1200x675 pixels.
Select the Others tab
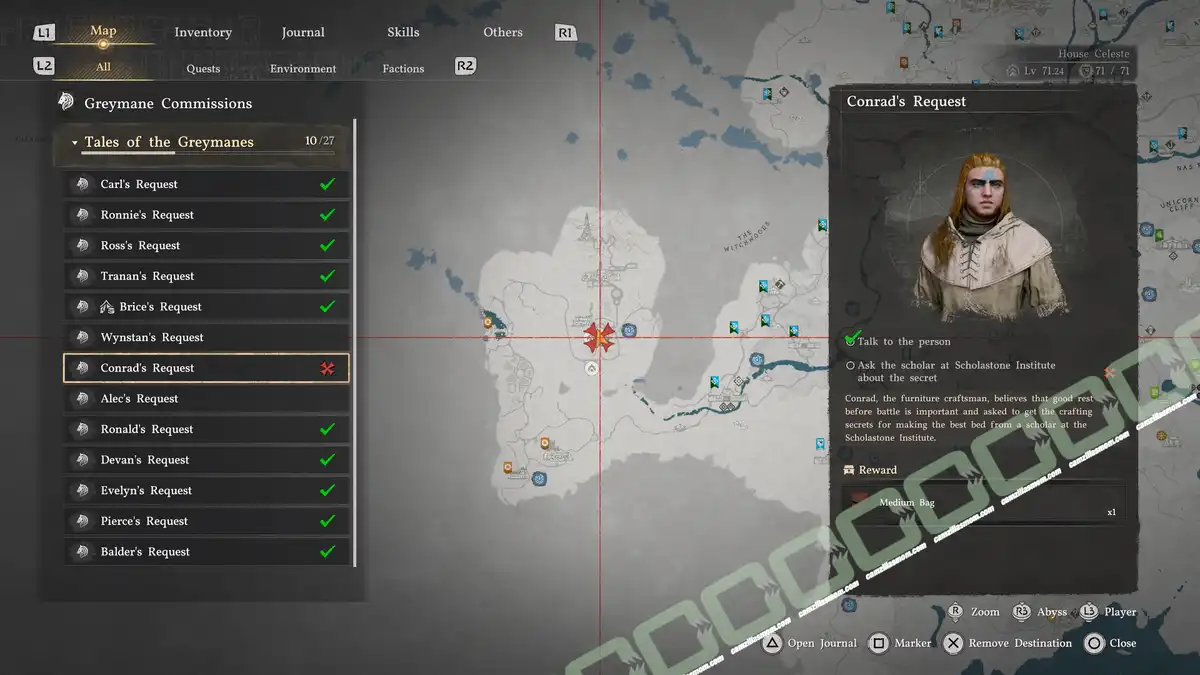click(x=503, y=32)
